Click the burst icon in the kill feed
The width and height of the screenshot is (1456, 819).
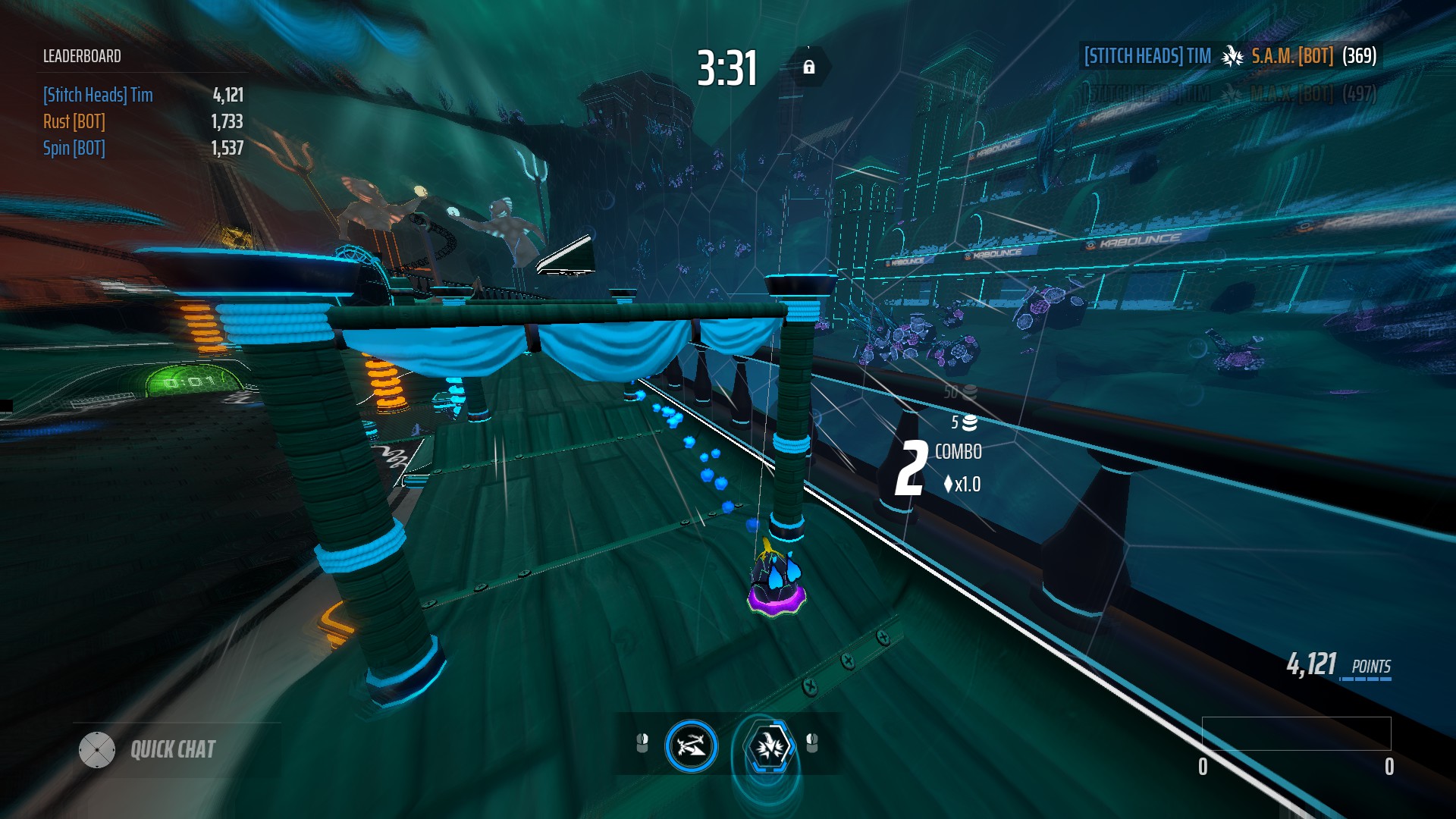click(1232, 56)
